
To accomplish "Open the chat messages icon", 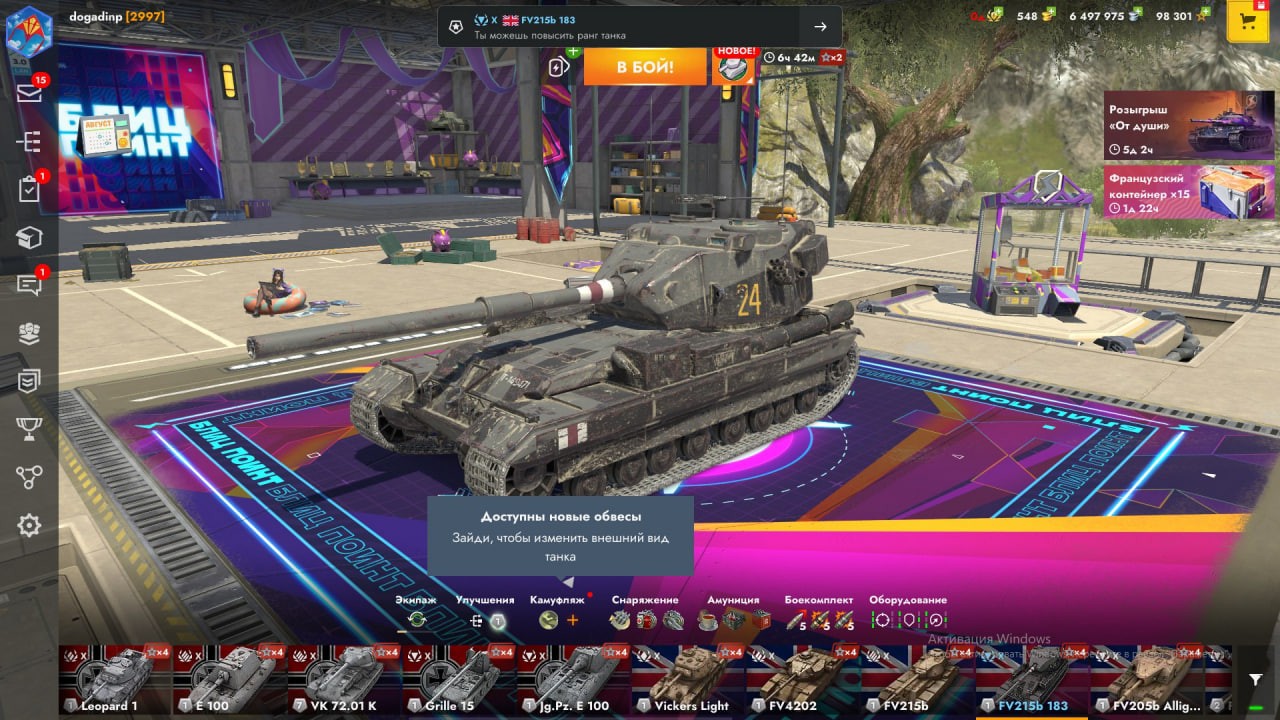I will point(29,286).
